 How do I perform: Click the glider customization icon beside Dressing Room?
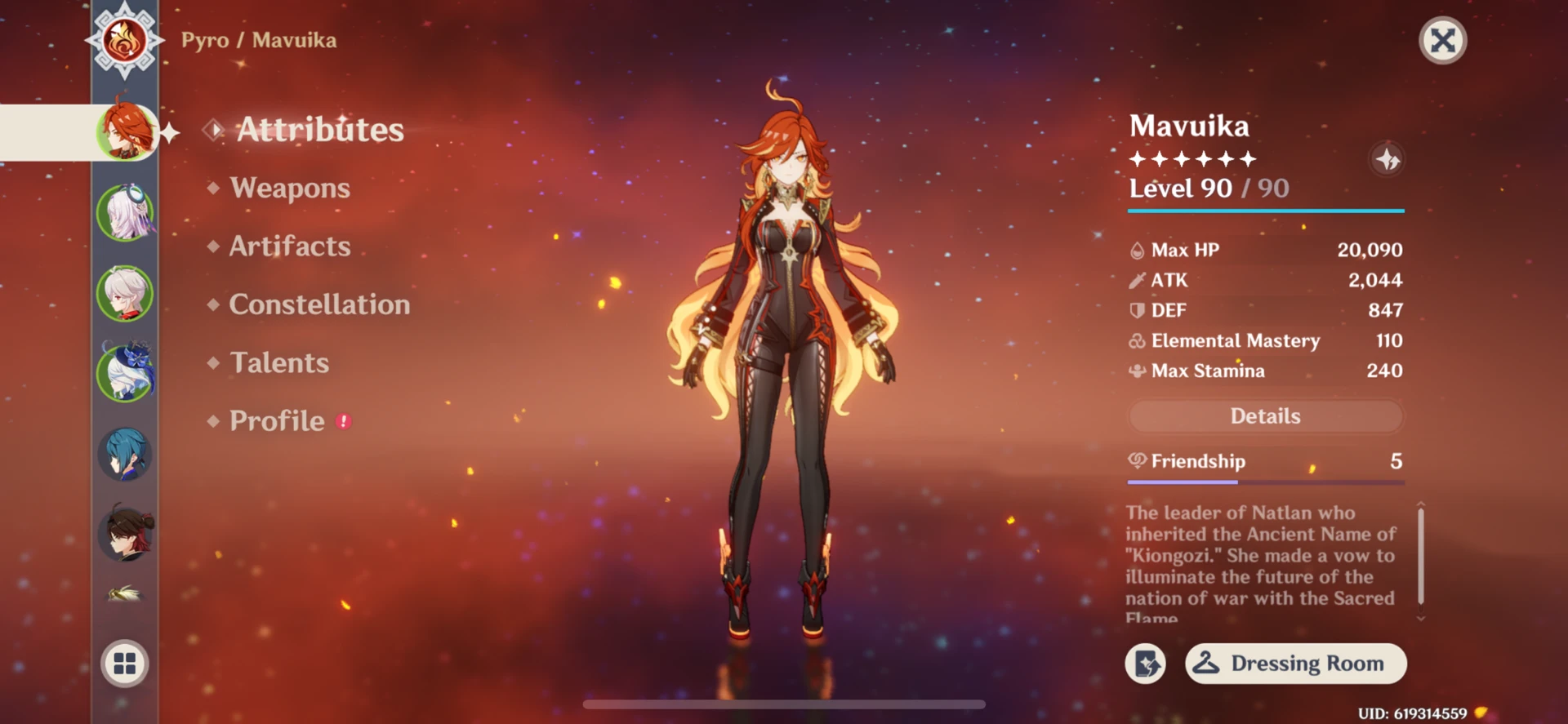[x=1145, y=664]
